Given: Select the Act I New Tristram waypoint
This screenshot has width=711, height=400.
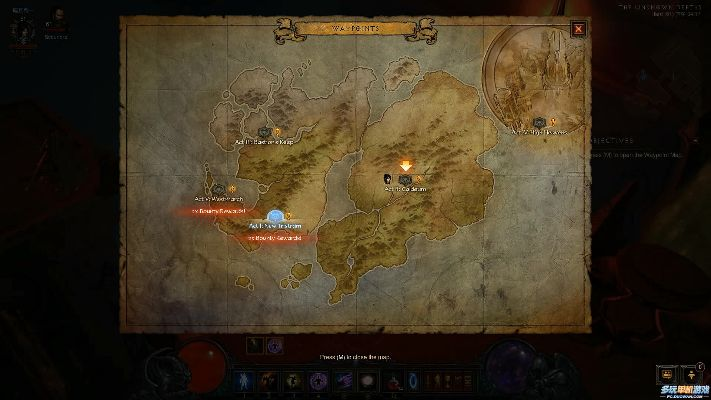Looking at the screenshot, I should pos(275,217).
